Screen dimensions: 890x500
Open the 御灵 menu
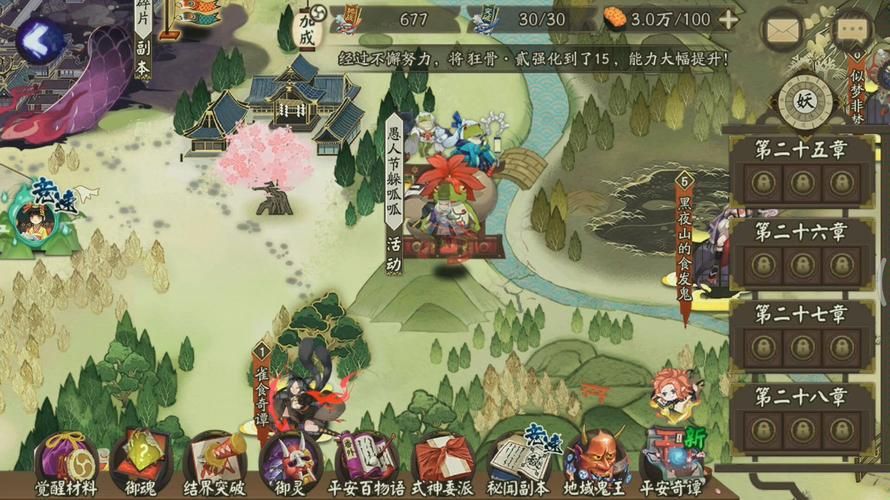point(290,464)
